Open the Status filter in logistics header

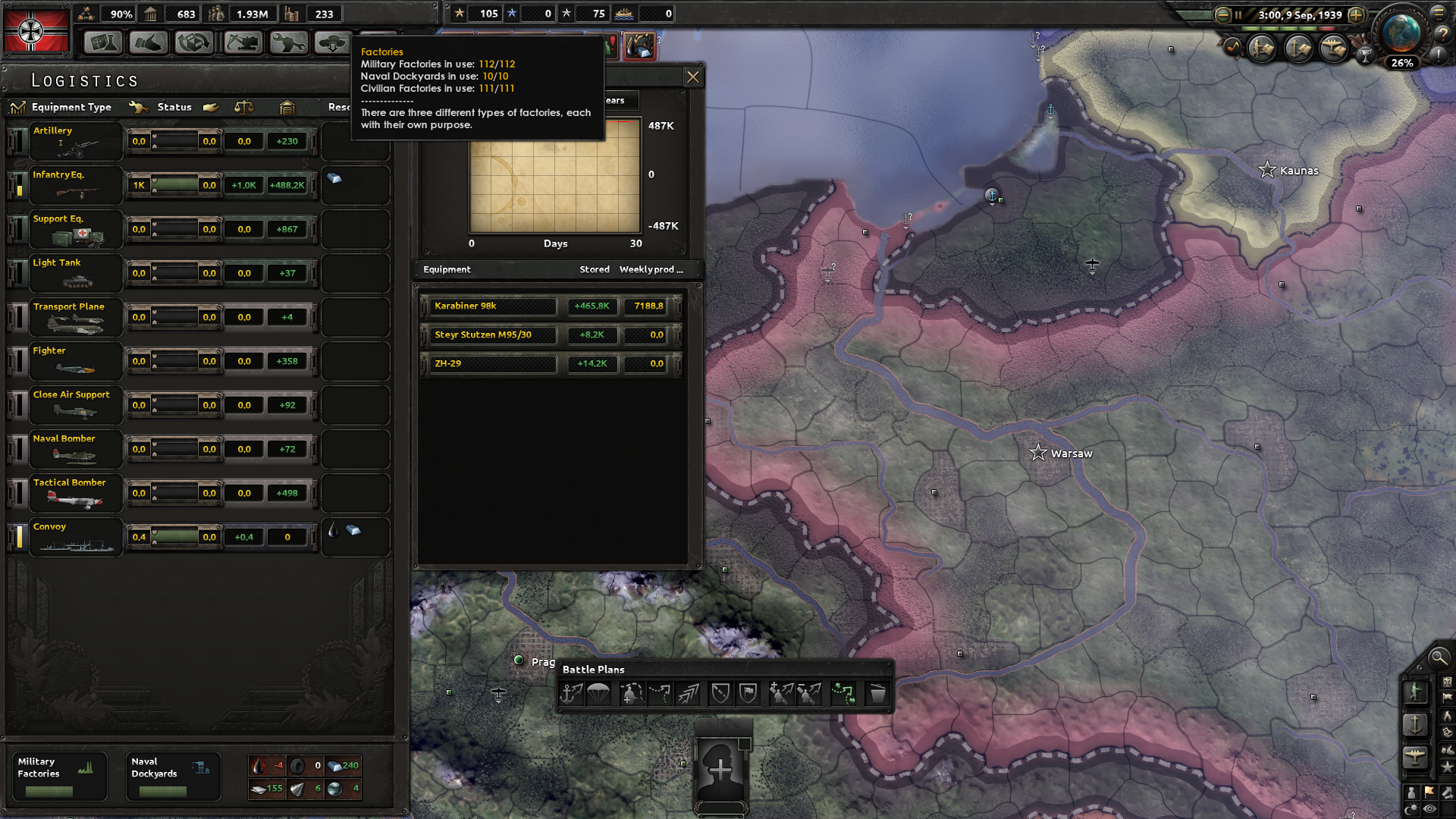tap(174, 107)
